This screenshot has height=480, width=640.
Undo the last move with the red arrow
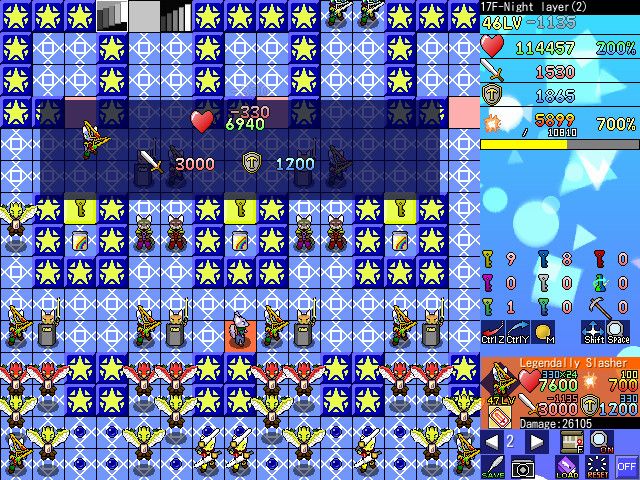click(x=493, y=333)
